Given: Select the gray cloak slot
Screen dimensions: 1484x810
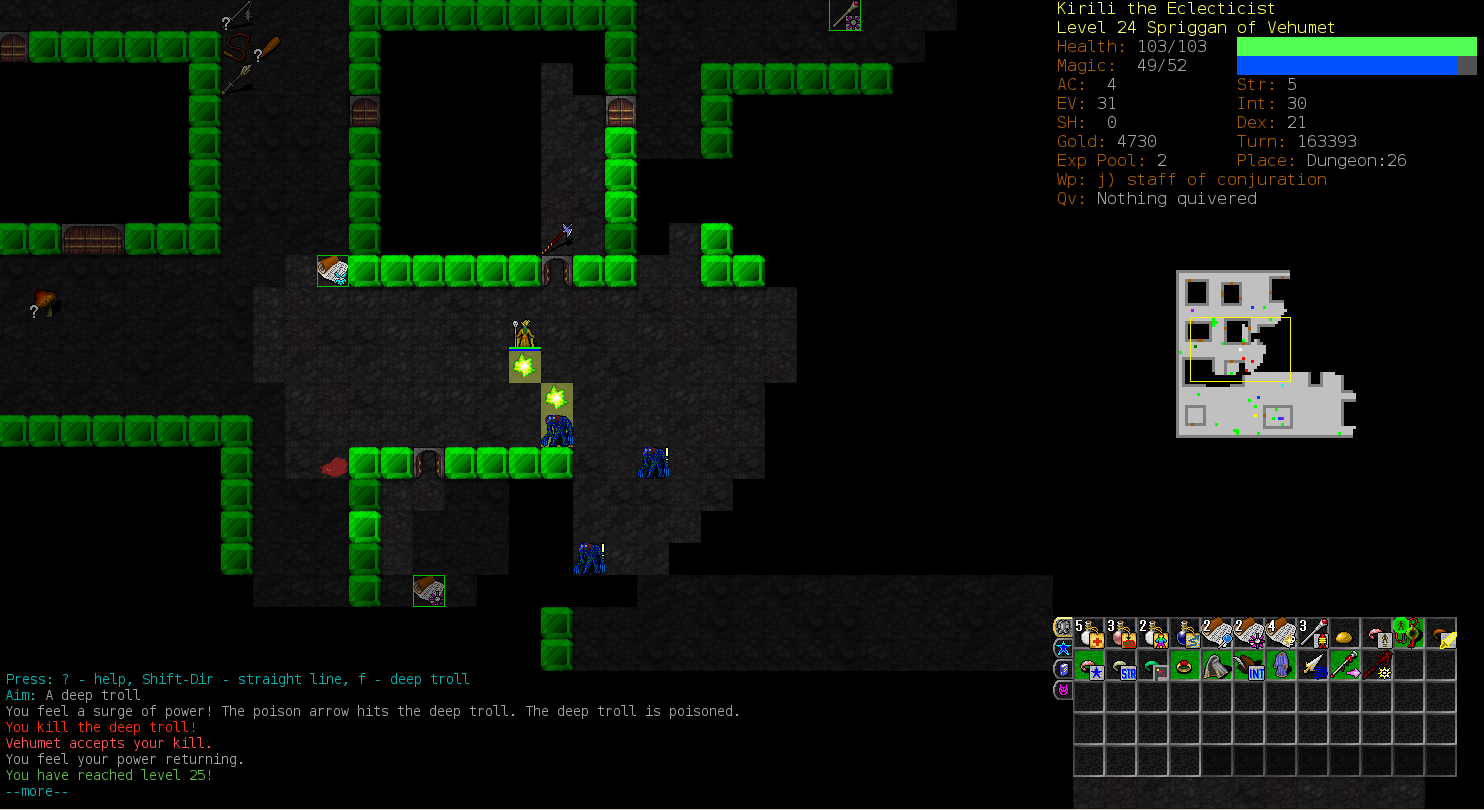Looking at the screenshot, I should point(1217,665).
